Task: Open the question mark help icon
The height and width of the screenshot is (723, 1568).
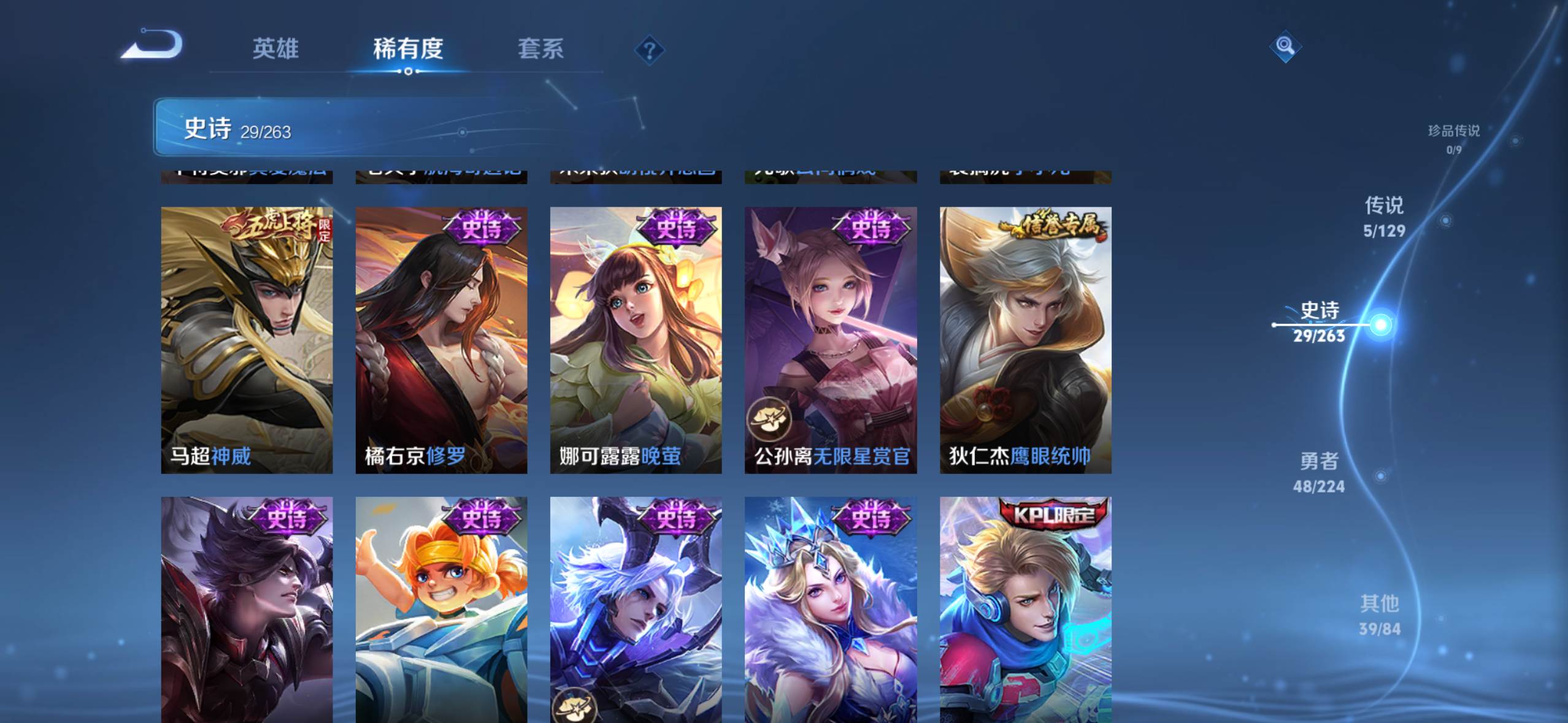Action: click(650, 50)
